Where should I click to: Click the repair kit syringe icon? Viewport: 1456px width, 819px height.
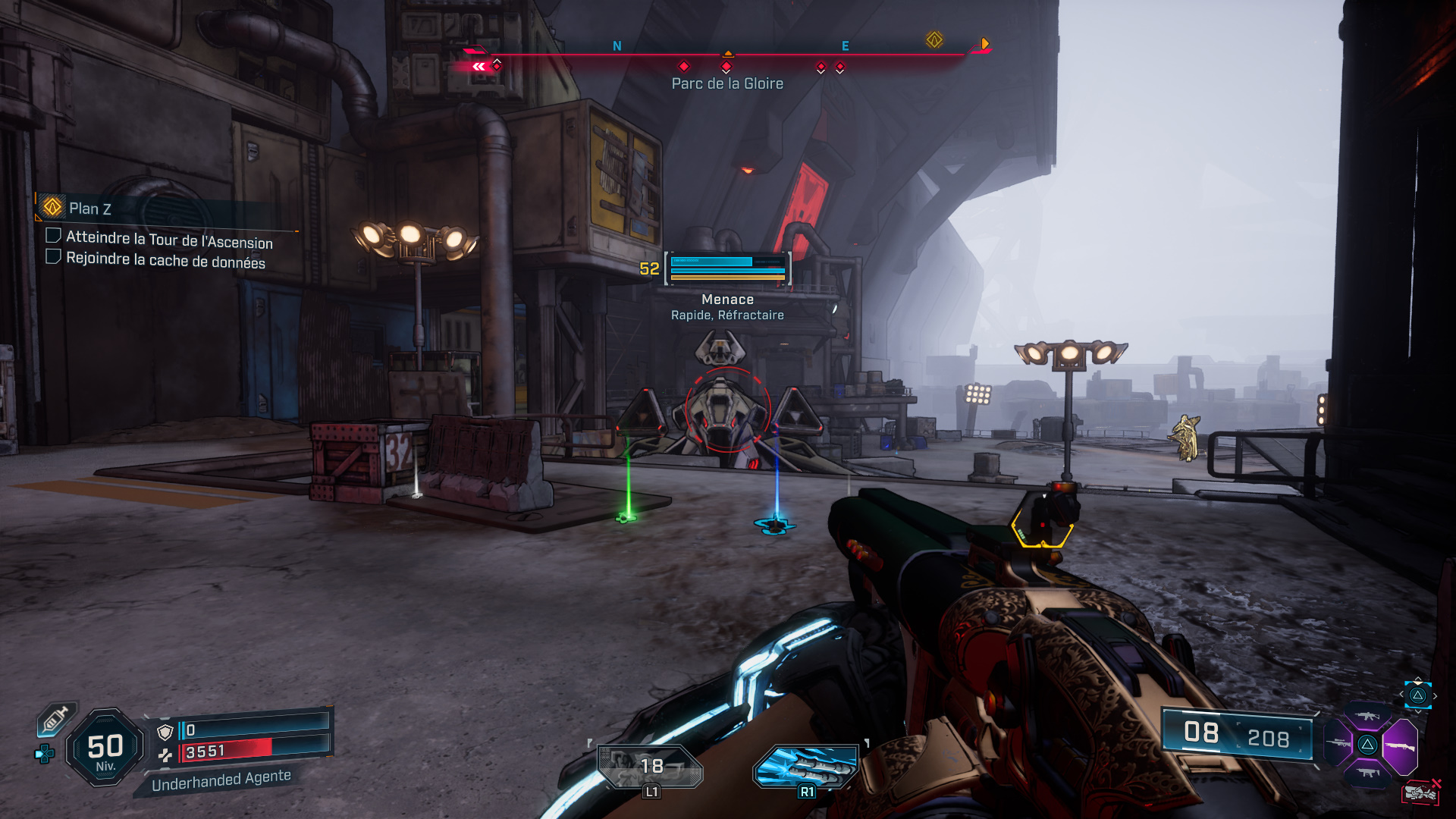pyautogui.click(x=56, y=719)
